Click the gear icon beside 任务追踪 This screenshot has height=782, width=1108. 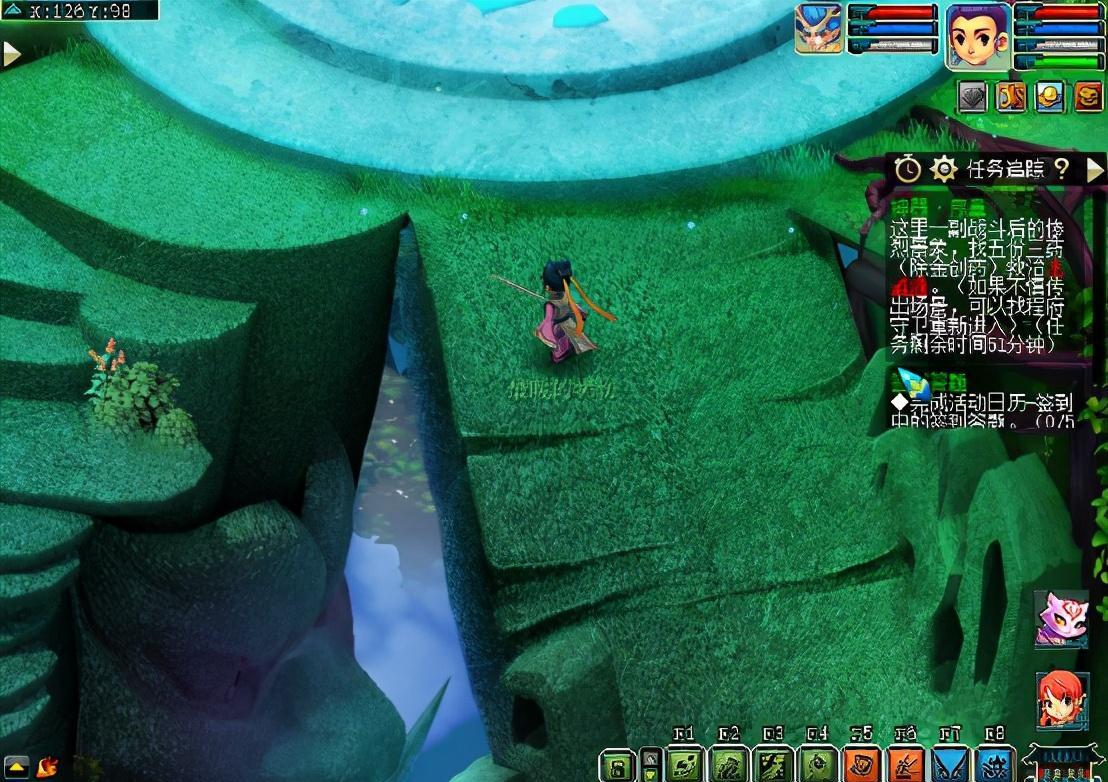(x=944, y=169)
